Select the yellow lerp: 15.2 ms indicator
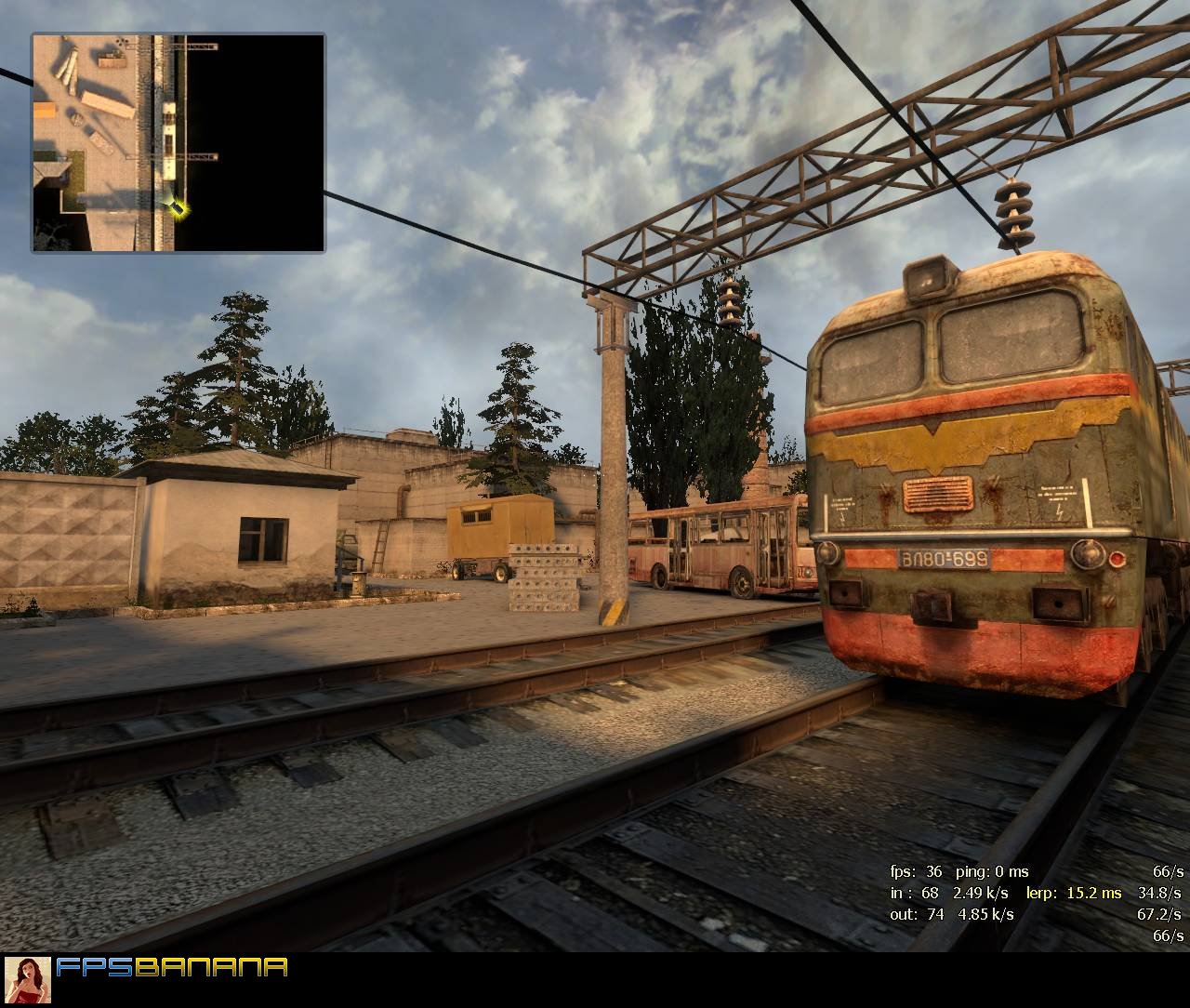The image size is (1190, 1008). 1072,894
